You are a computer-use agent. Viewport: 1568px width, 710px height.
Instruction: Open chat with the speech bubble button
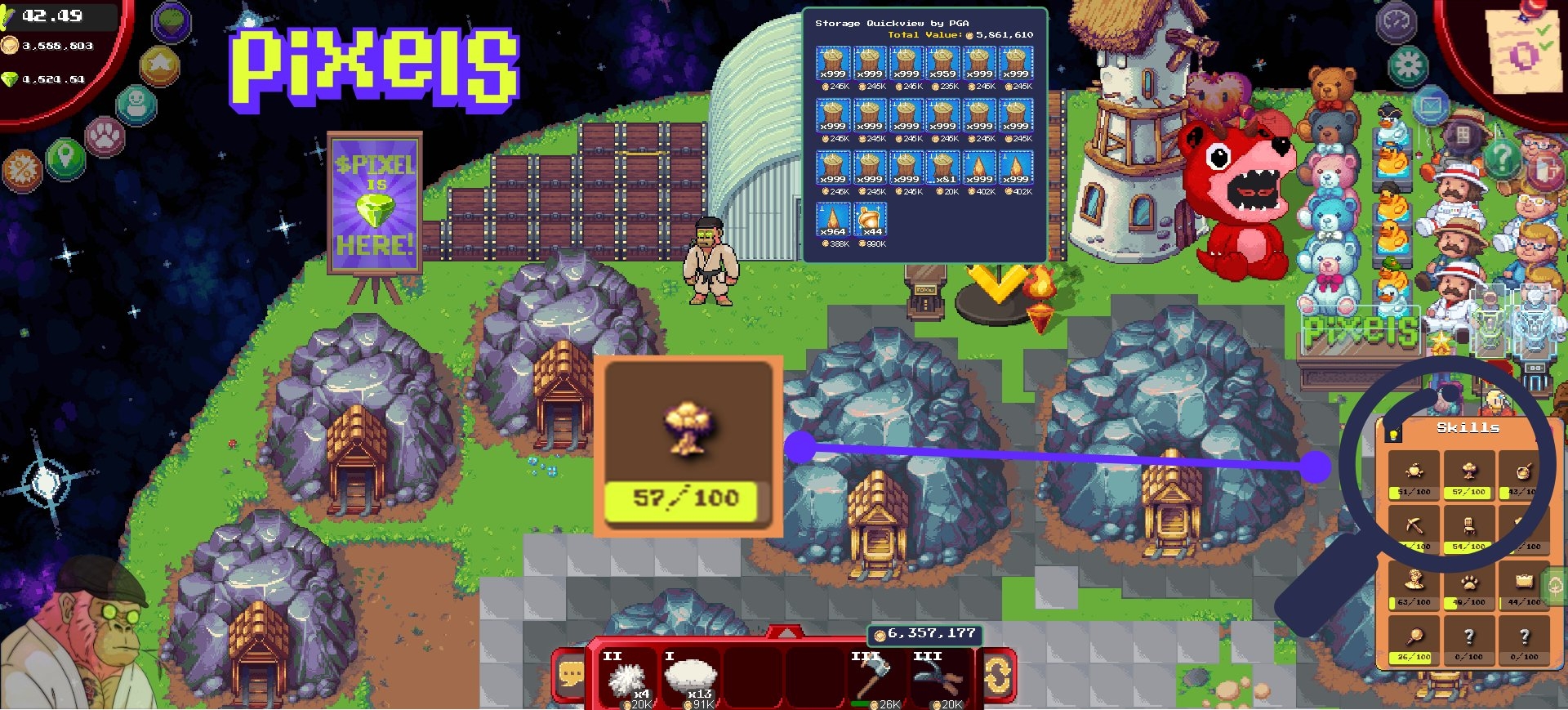(x=571, y=676)
